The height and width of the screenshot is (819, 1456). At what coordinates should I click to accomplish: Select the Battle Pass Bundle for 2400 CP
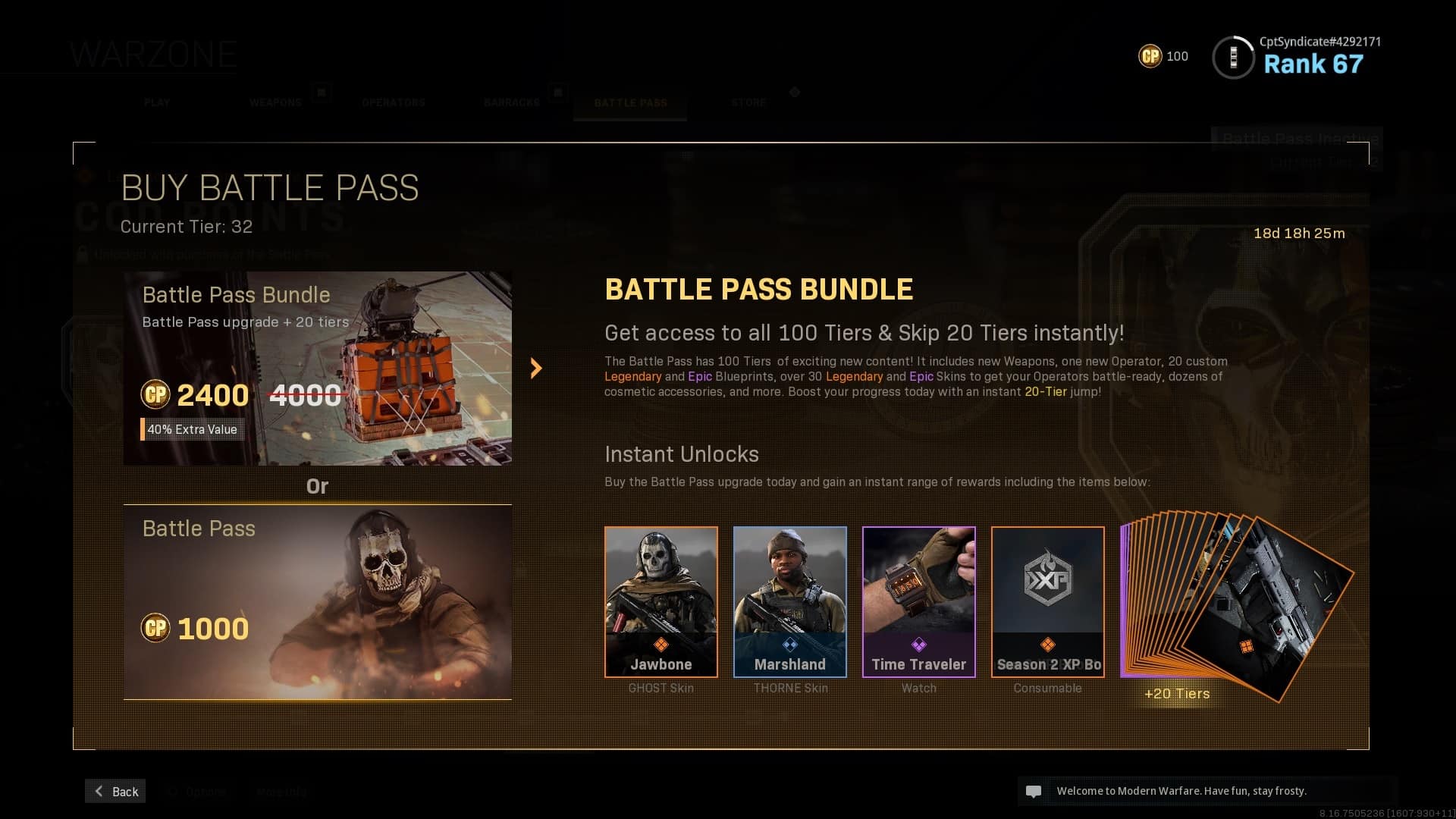click(317, 369)
